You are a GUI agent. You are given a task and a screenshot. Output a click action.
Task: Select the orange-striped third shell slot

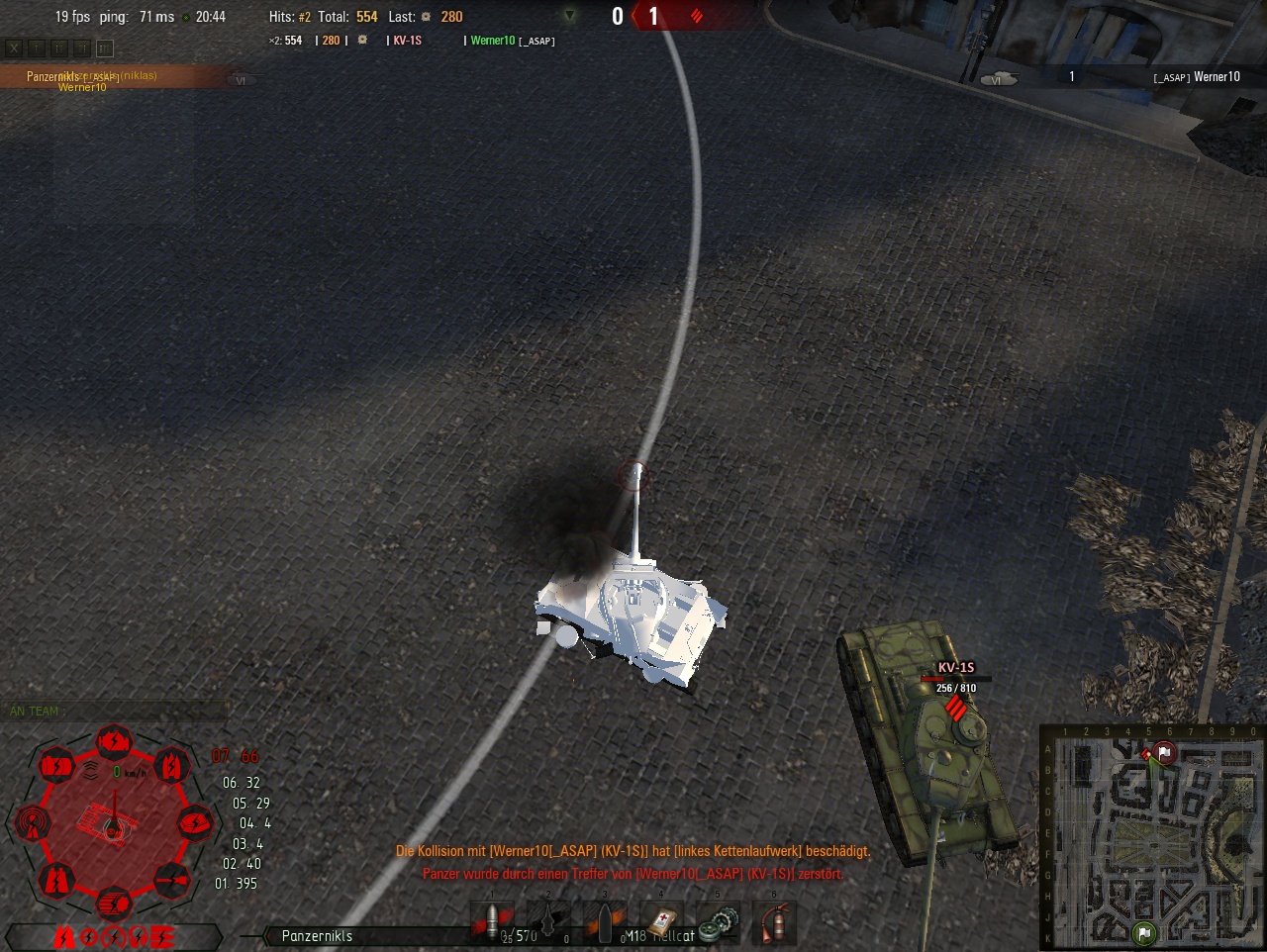click(x=604, y=922)
